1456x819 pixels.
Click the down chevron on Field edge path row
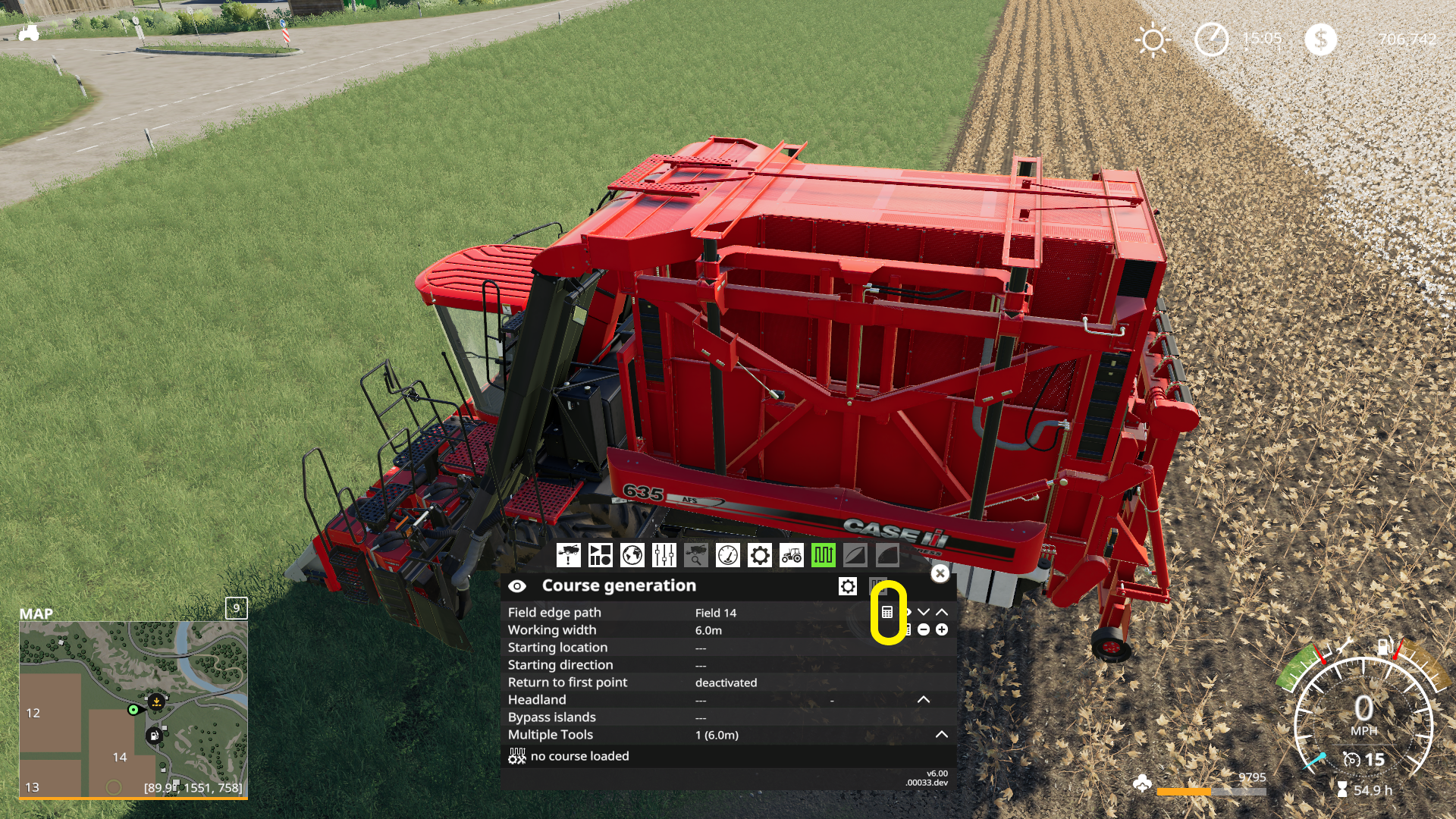[924, 613]
